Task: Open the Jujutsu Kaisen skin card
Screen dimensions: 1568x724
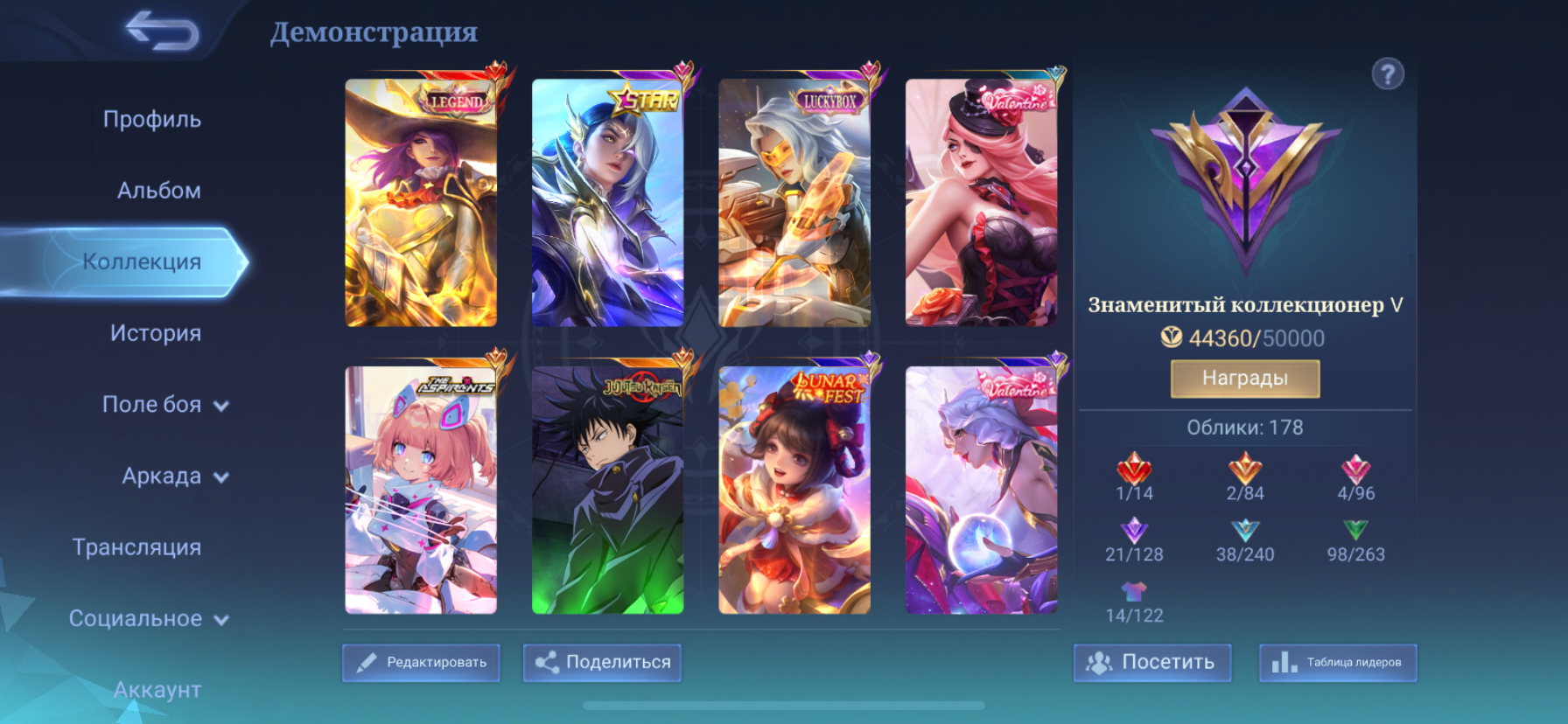Action: click(607, 490)
